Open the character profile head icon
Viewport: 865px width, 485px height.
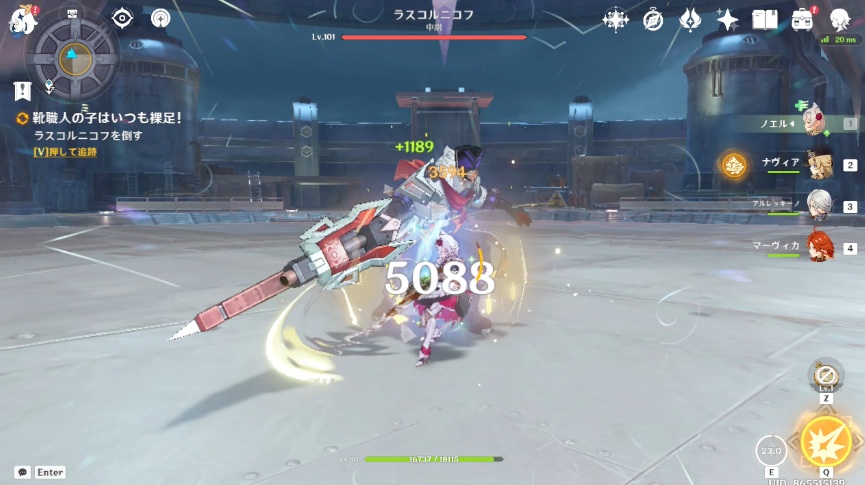tap(839, 19)
